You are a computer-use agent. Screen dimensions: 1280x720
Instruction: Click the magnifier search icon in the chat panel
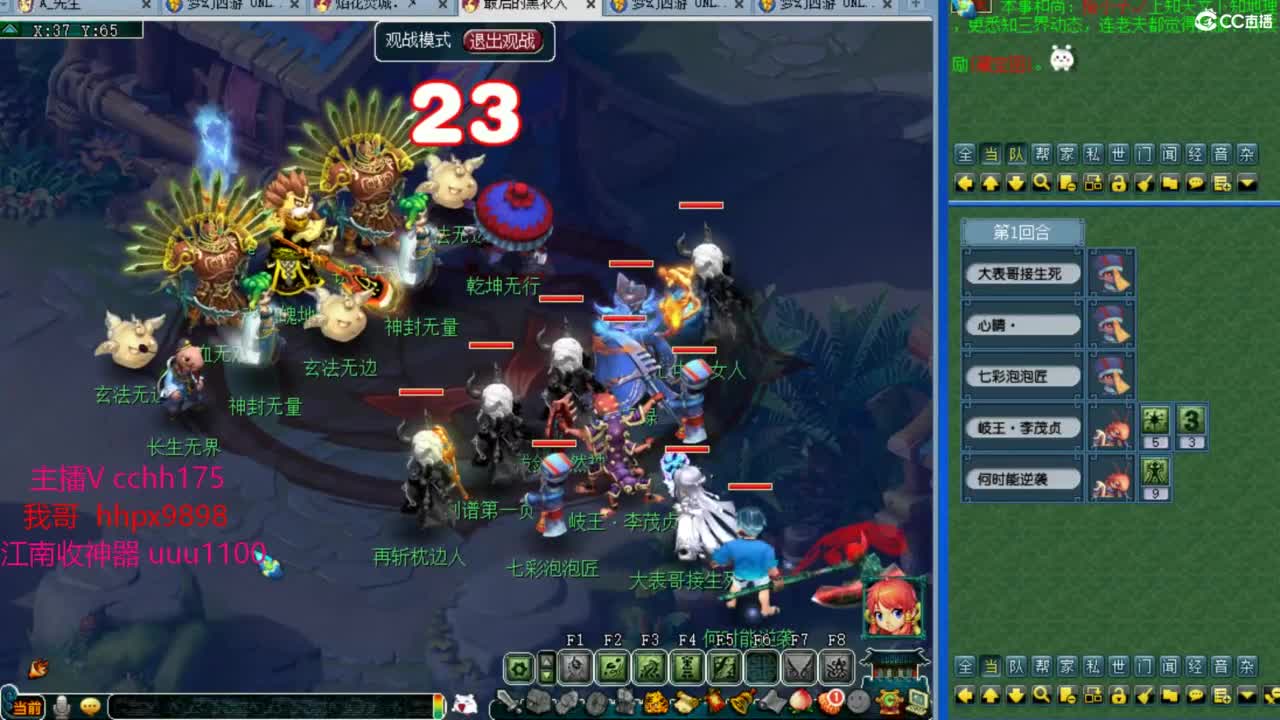point(1040,183)
